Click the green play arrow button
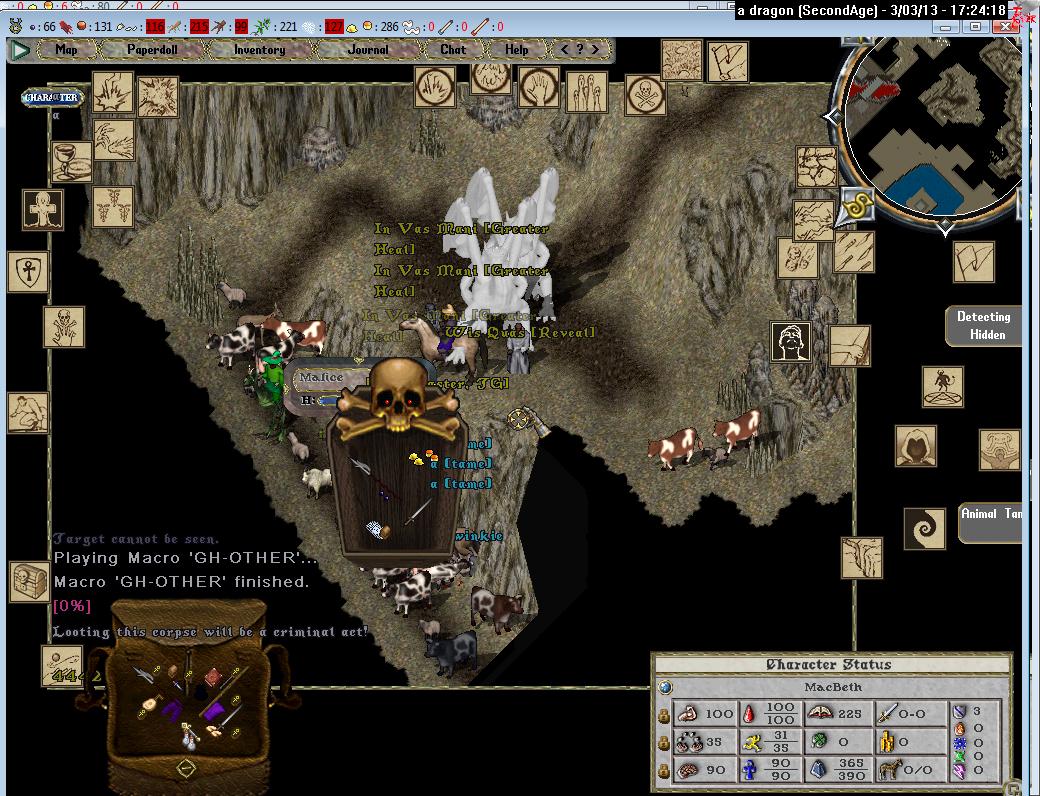Screen dimensions: 1040x796 pos(19,49)
